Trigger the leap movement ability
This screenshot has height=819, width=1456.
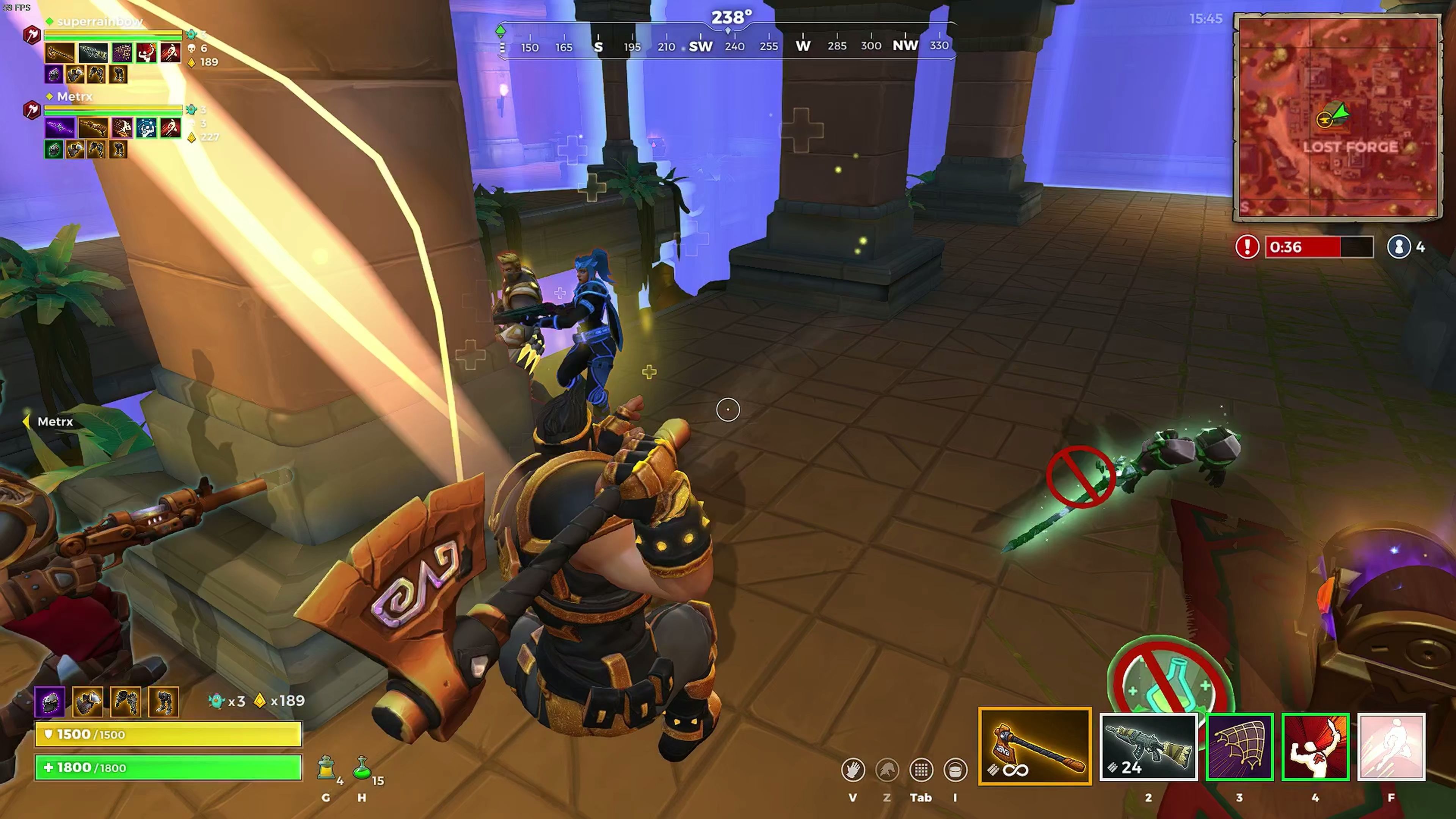[x=1391, y=747]
